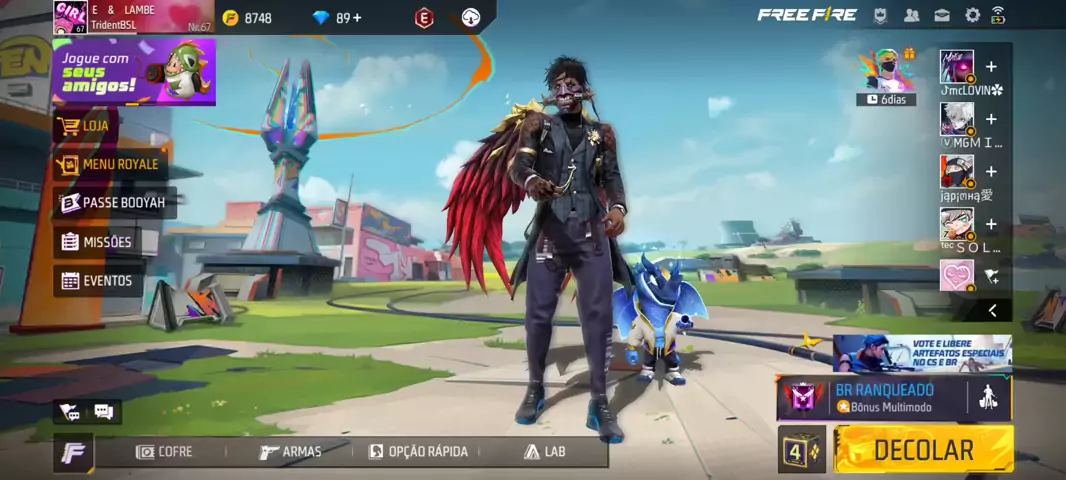Invite friend JmcLOVIN with the plus button

991,67
